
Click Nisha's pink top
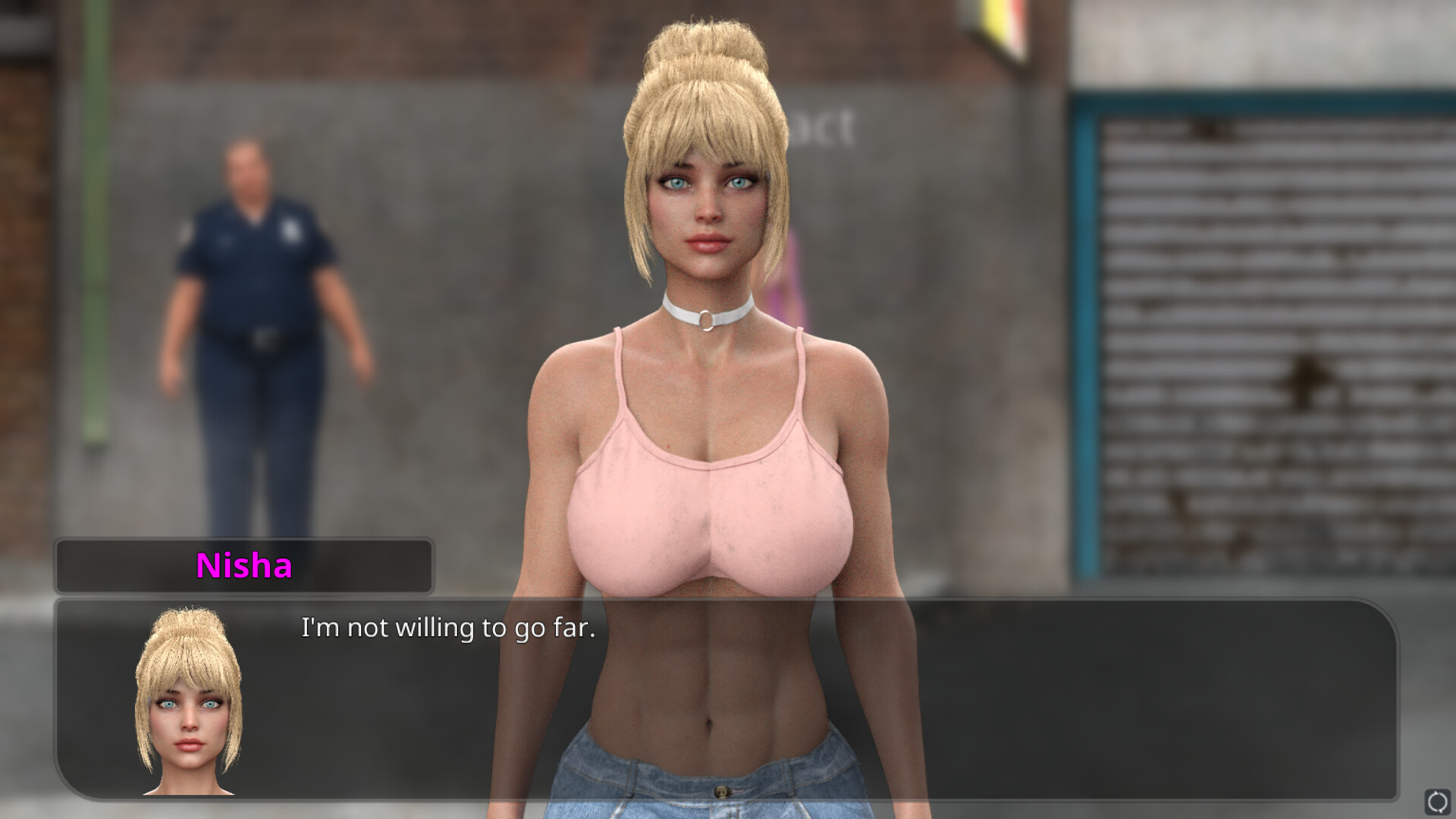709,493
